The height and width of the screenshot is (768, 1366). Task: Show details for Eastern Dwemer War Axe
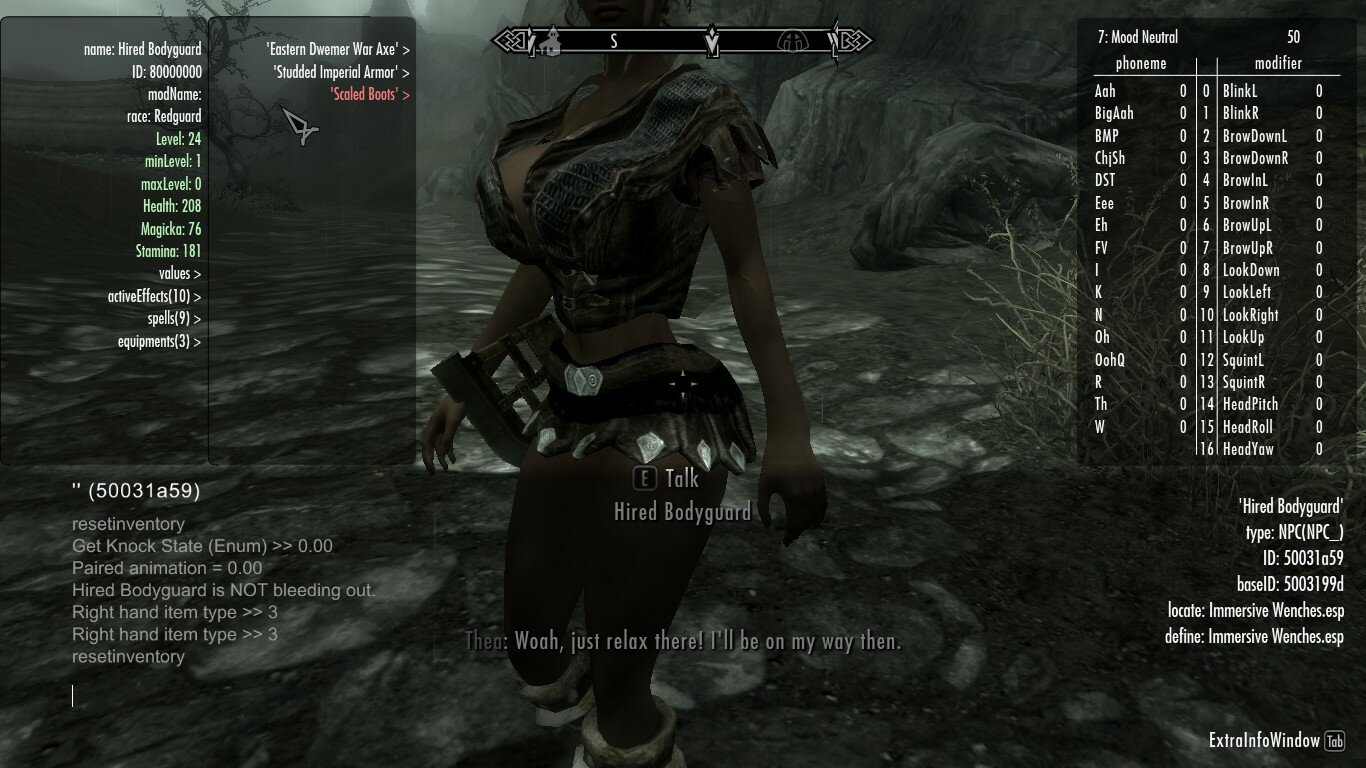coord(337,48)
